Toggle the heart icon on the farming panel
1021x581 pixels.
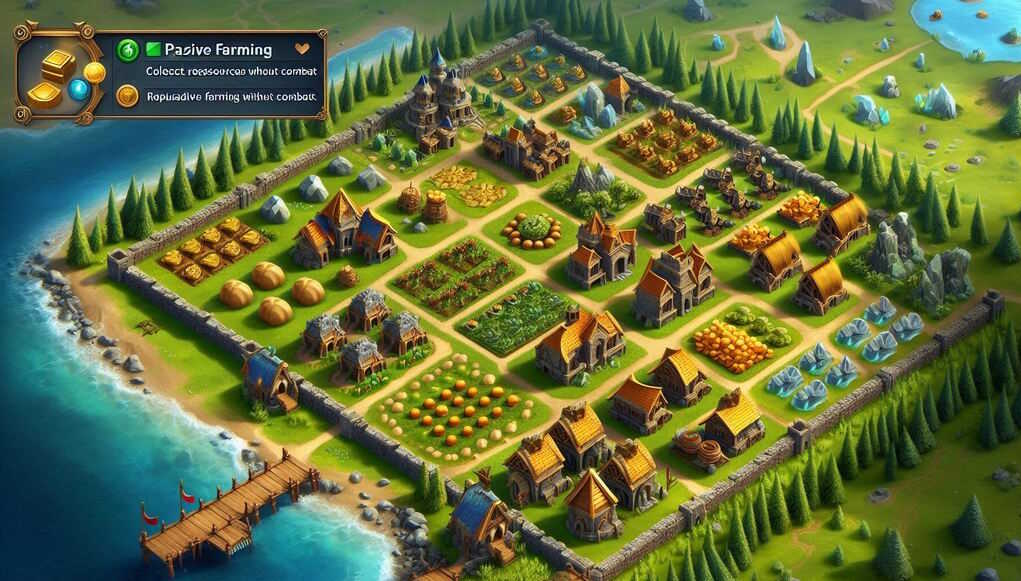point(304,48)
